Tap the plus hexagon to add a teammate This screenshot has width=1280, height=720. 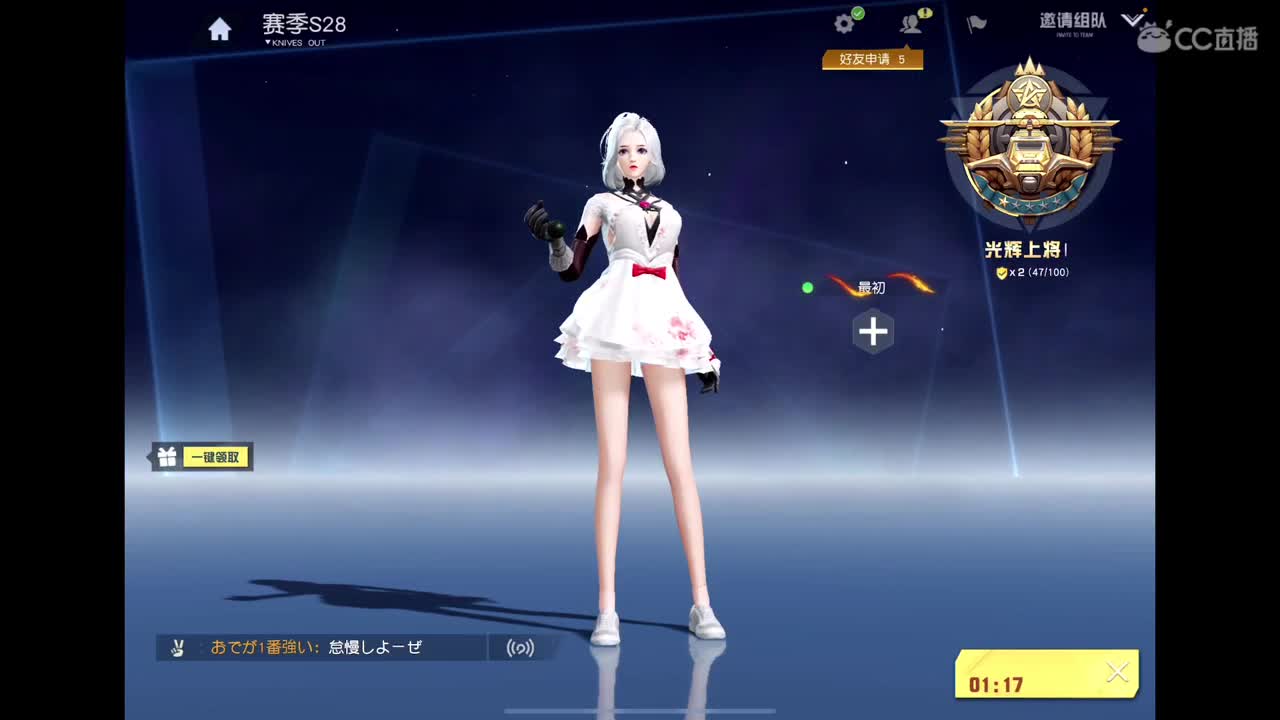coord(873,331)
